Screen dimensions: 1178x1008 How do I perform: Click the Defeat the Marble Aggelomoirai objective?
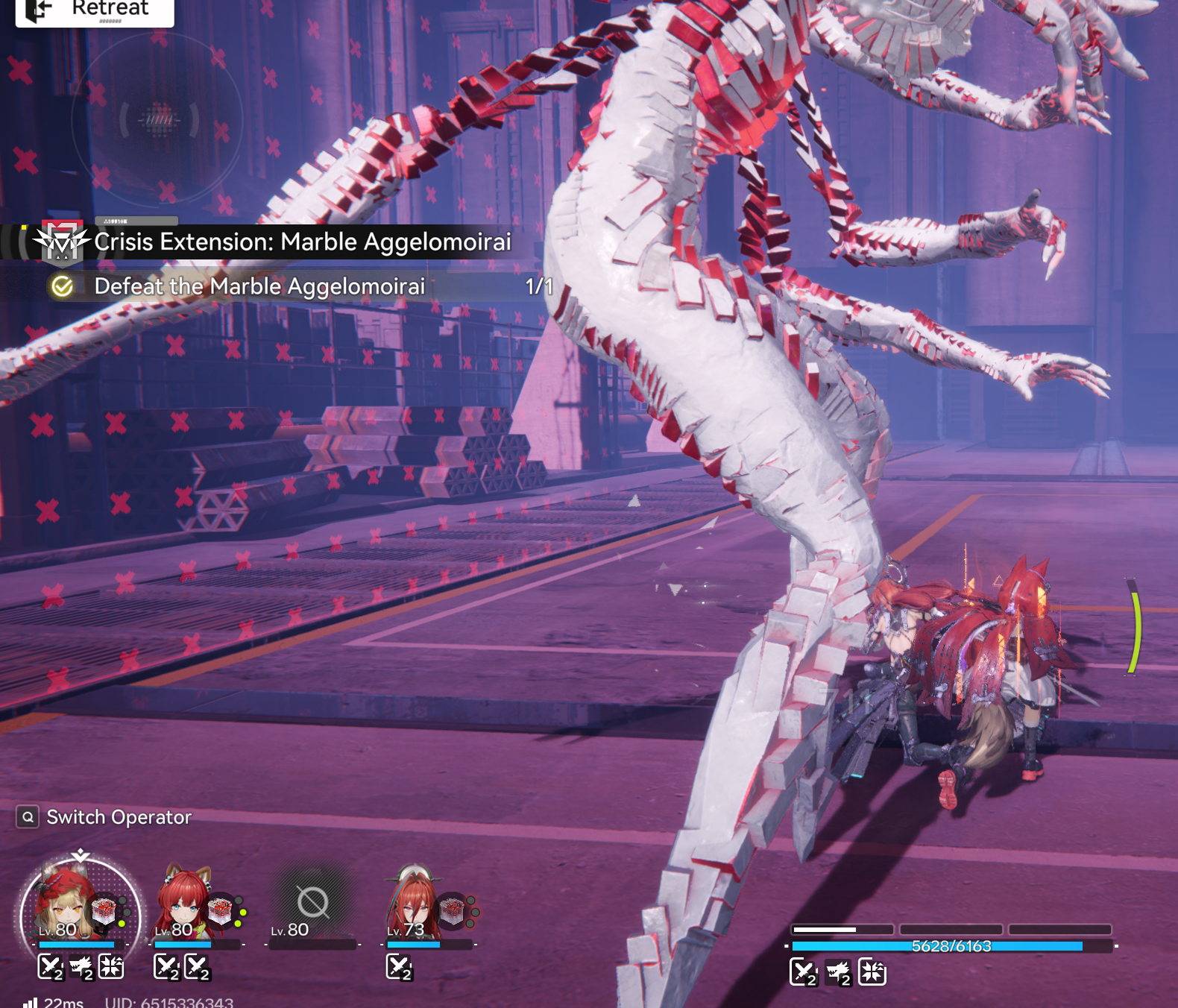tap(259, 286)
